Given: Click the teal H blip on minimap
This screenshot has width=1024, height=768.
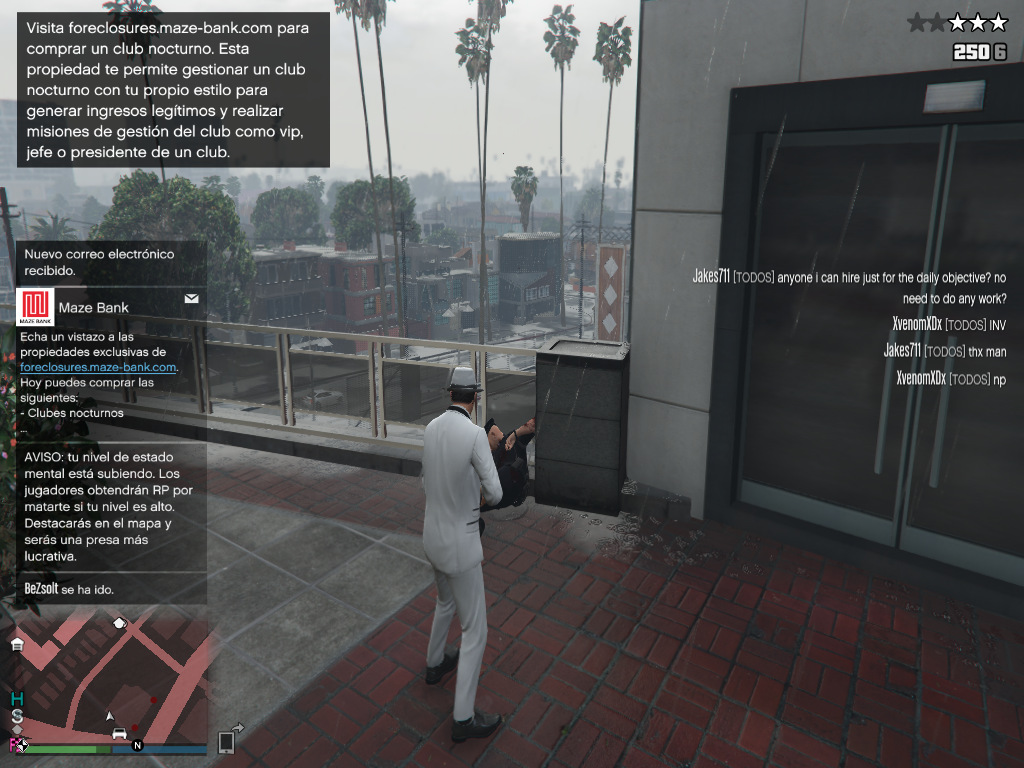Looking at the screenshot, I should tap(16, 699).
